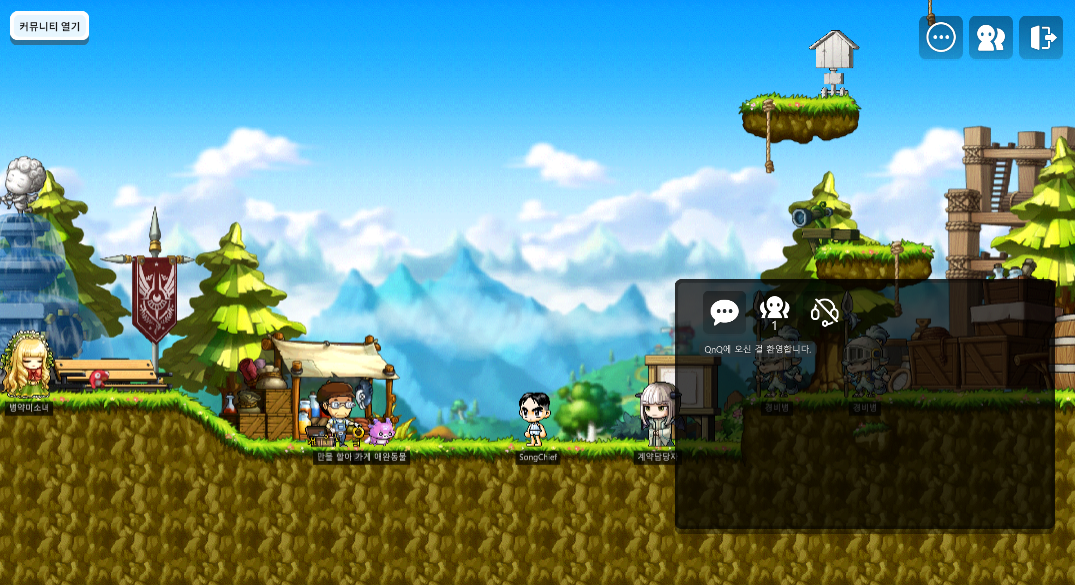Show the participants list tab
The height and width of the screenshot is (585, 1075).
774,312
